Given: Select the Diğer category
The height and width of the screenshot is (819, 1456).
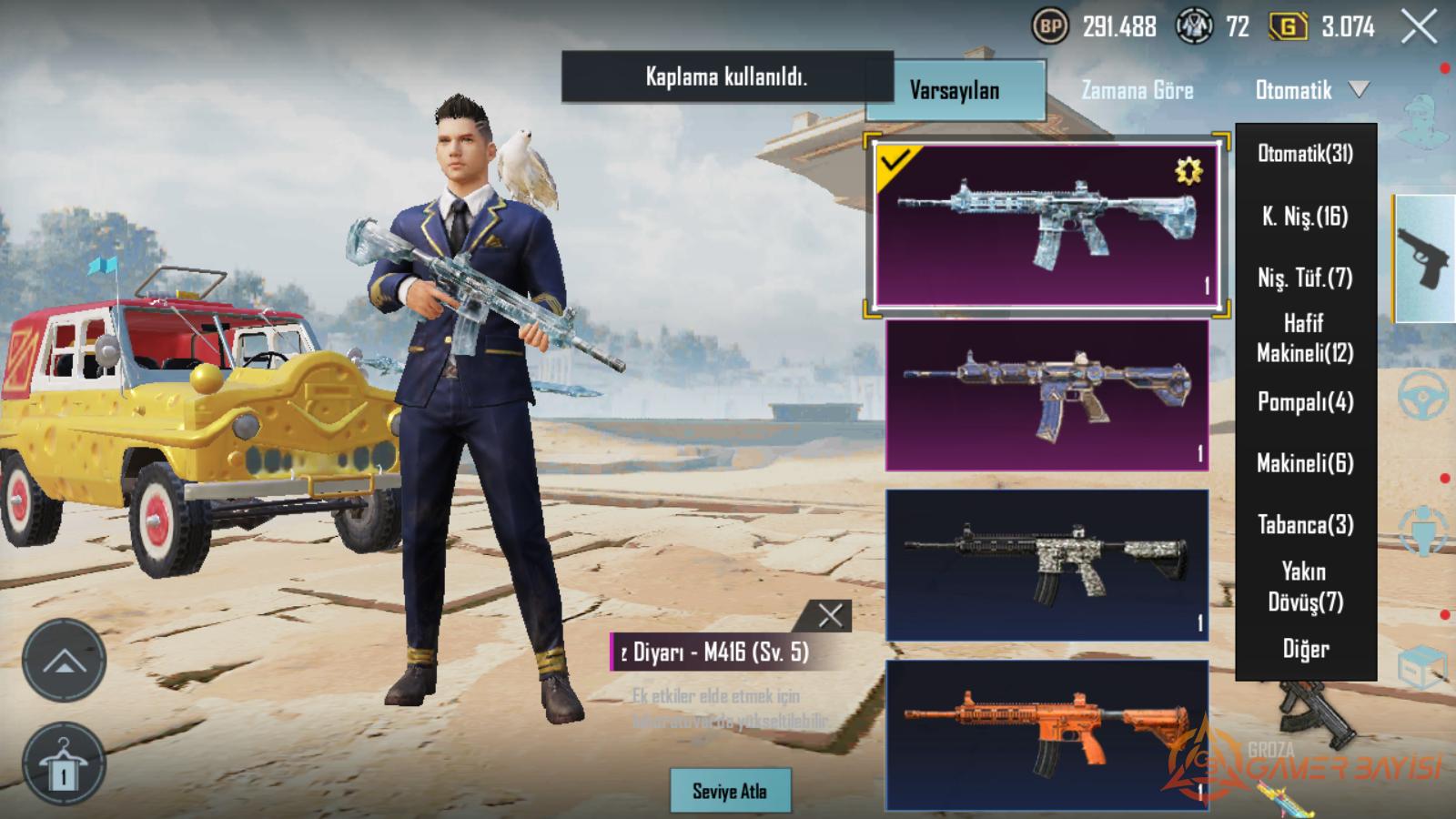Looking at the screenshot, I should [1305, 649].
